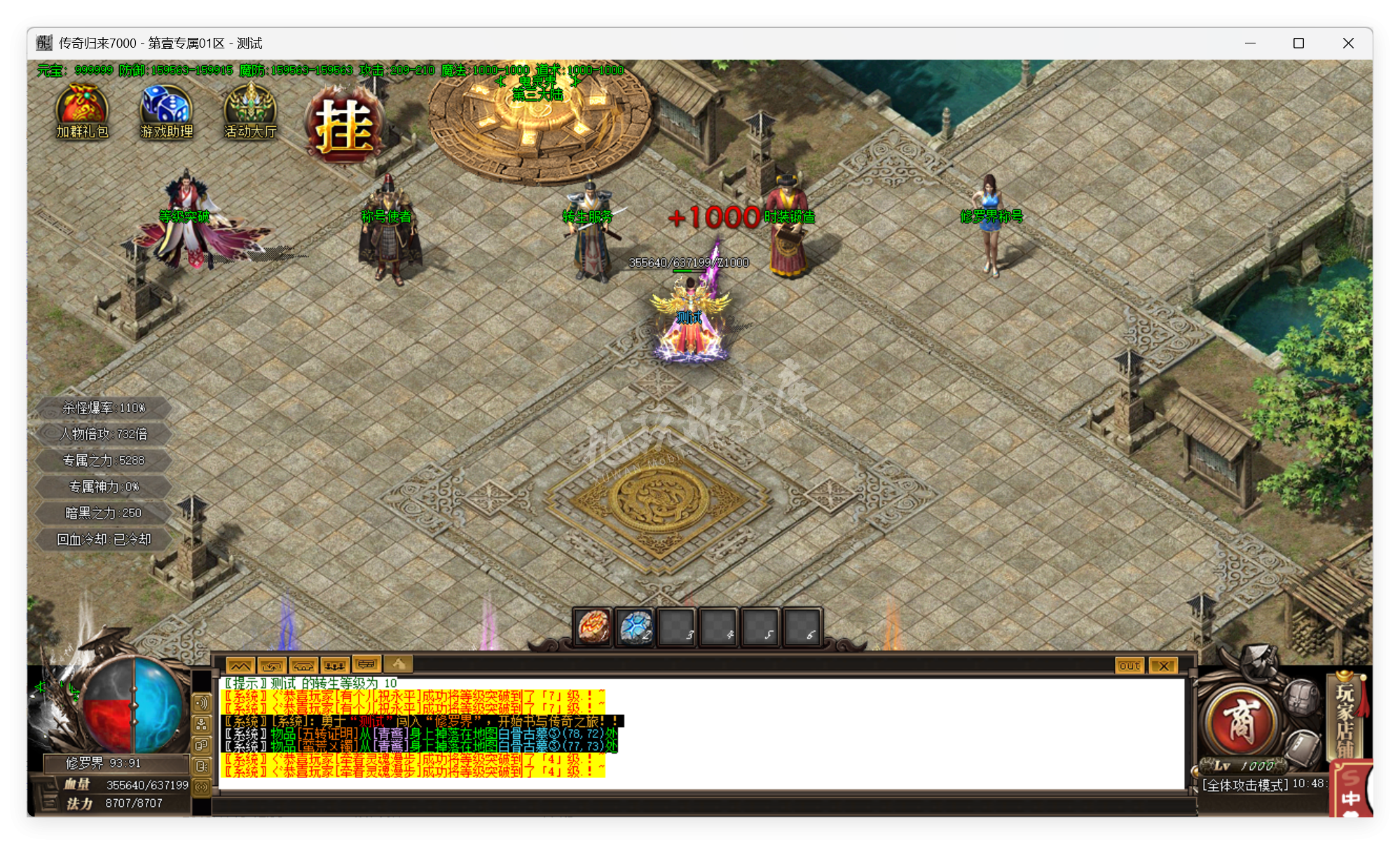Expand the 专属之力:5288 stat bar

coord(102,461)
